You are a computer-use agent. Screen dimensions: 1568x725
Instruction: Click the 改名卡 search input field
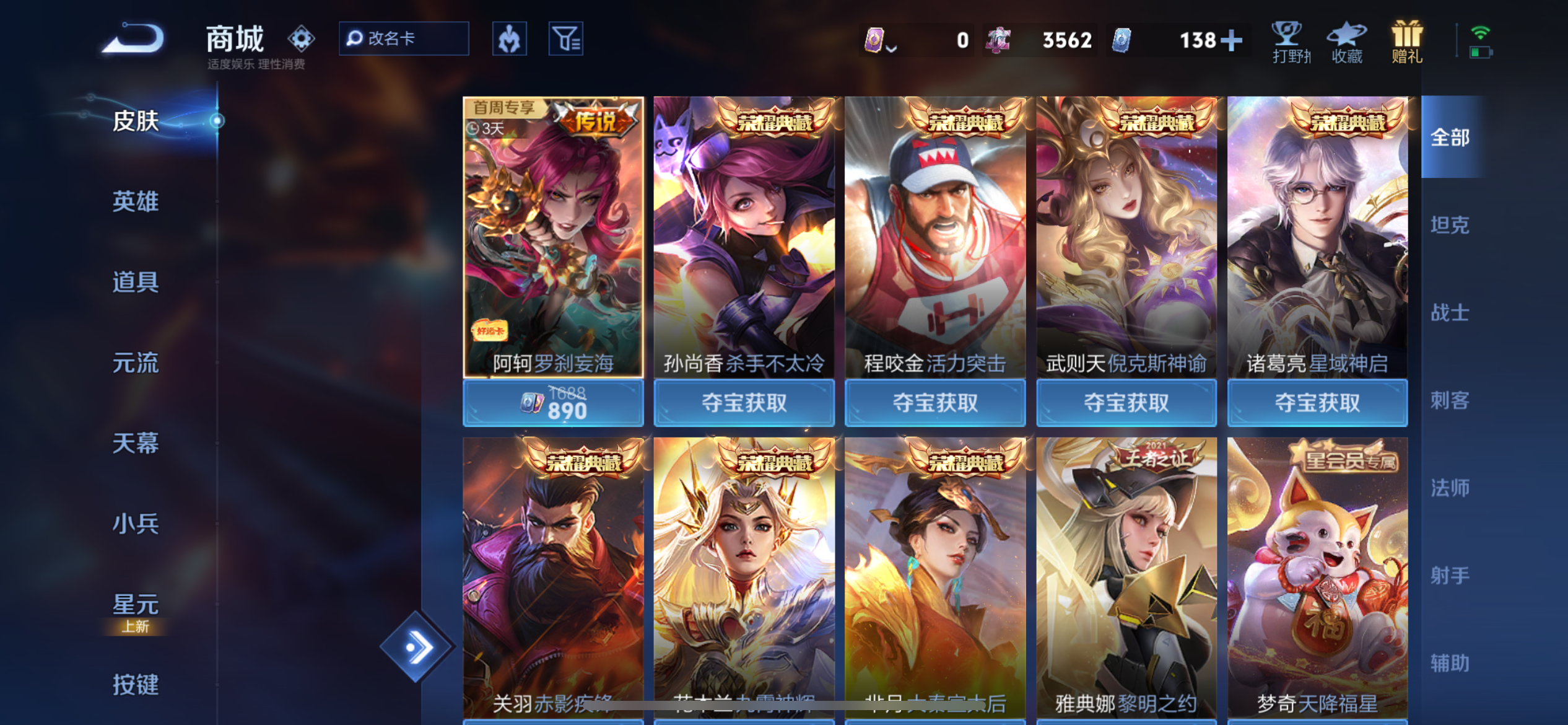[x=403, y=38]
